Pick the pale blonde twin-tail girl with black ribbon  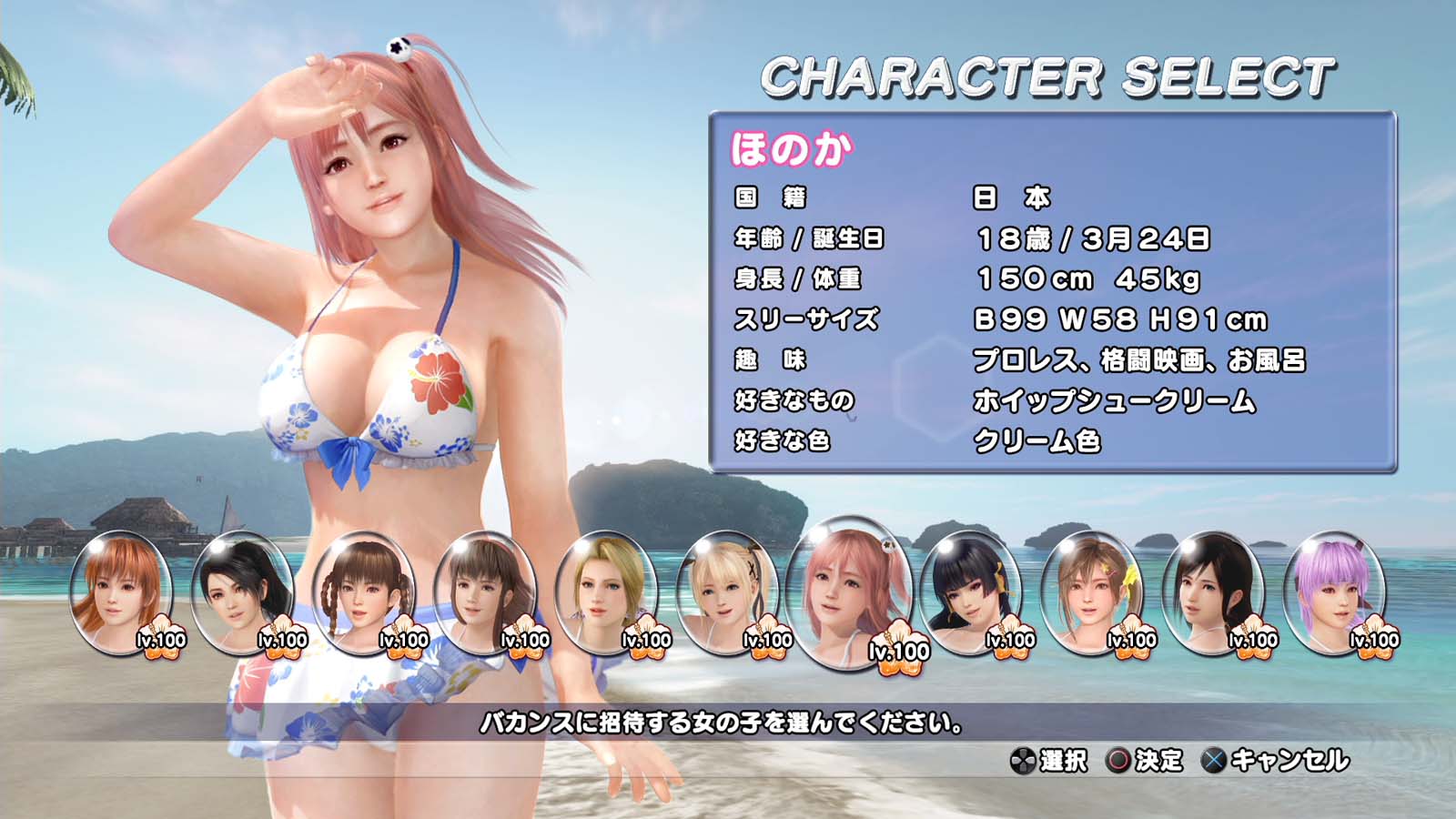pos(728,591)
